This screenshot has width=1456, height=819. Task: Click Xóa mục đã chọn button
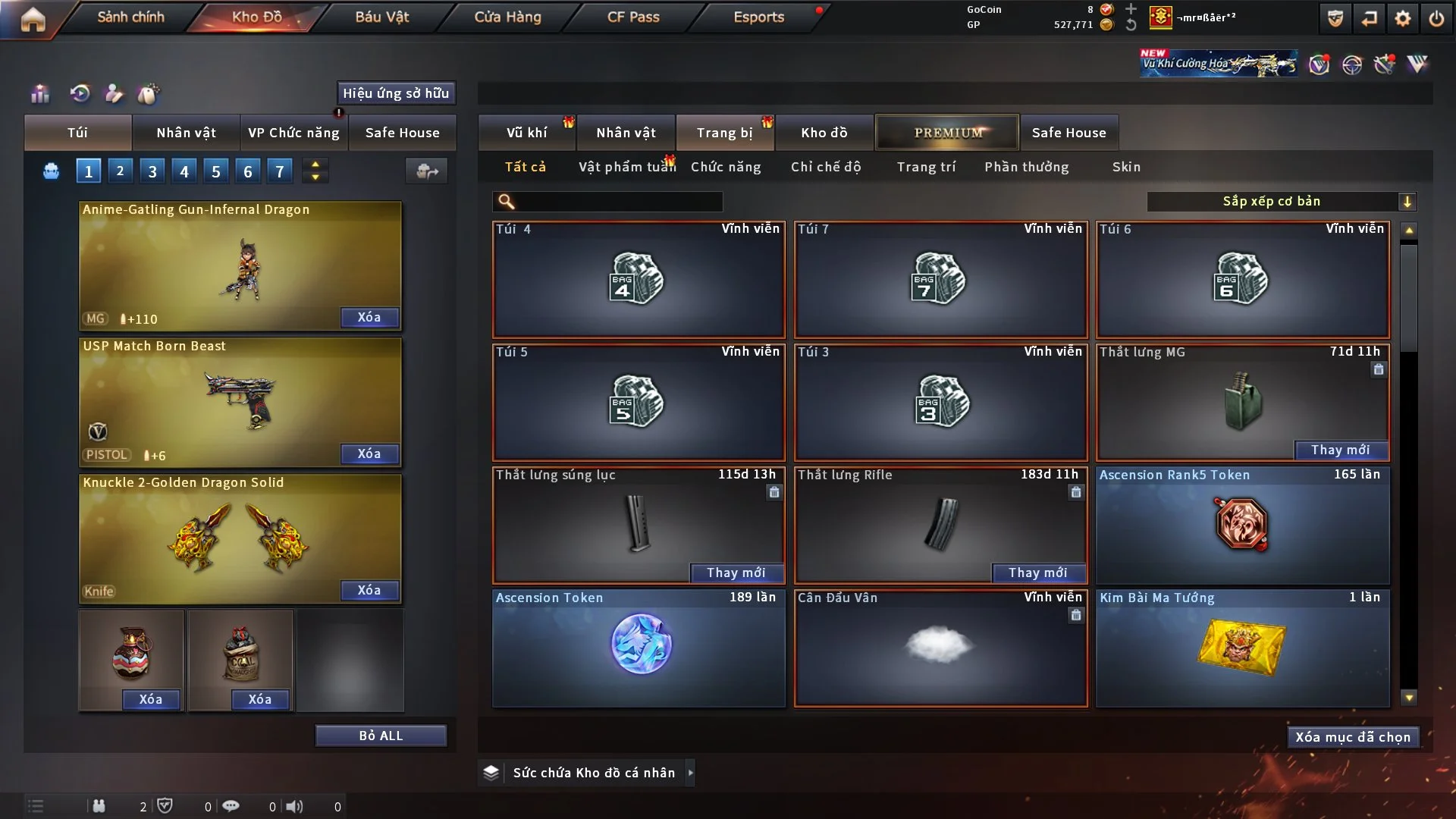[x=1353, y=737]
